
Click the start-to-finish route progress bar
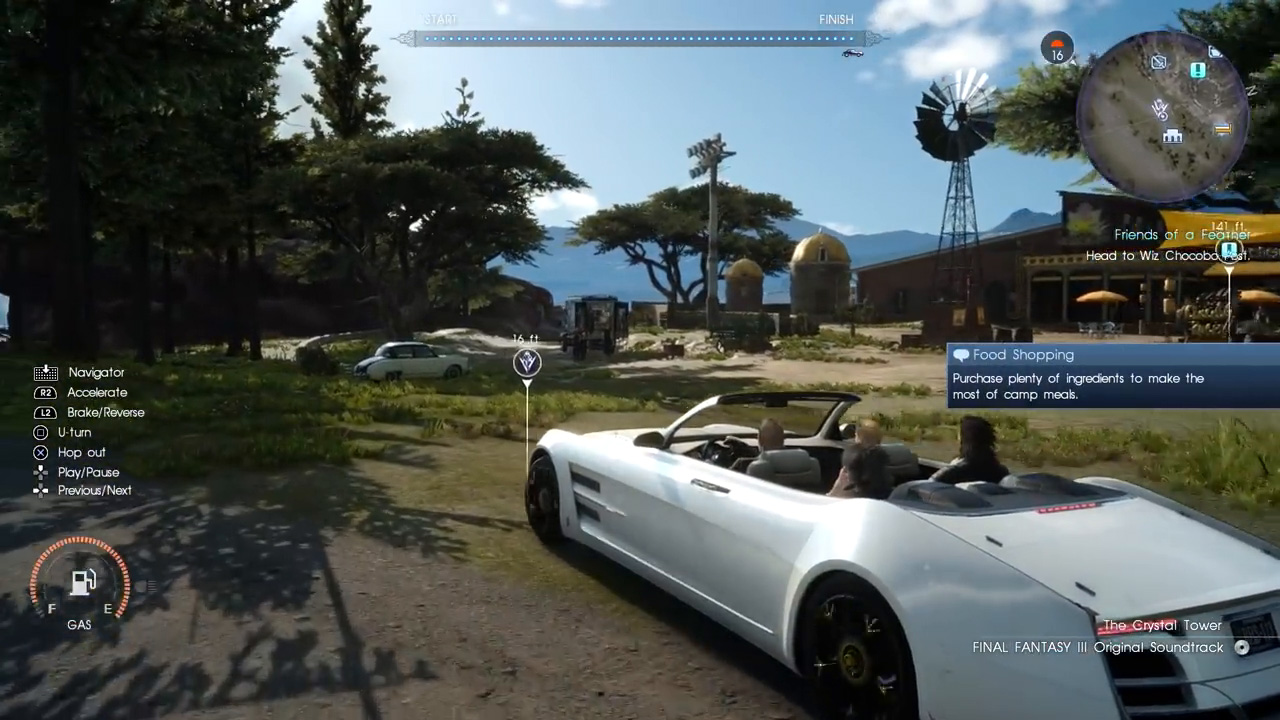point(638,39)
